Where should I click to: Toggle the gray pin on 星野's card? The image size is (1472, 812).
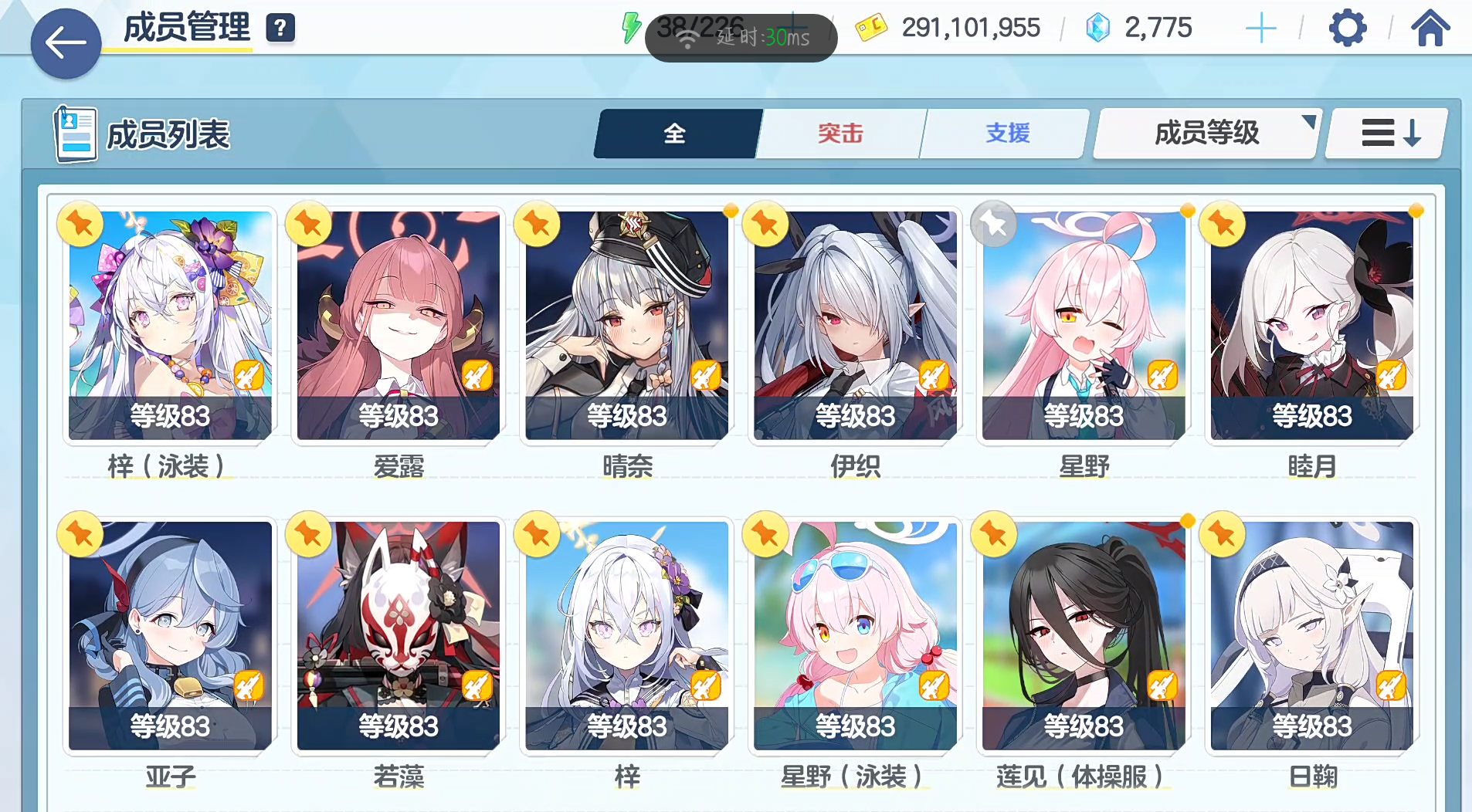tap(993, 224)
